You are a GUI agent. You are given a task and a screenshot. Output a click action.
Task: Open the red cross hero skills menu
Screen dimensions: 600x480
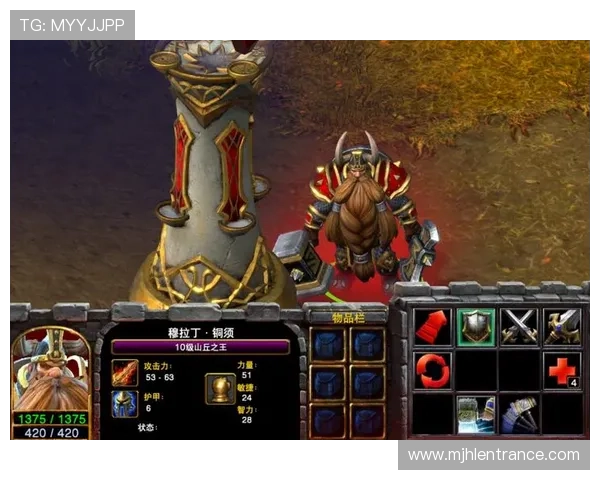[562, 370]
